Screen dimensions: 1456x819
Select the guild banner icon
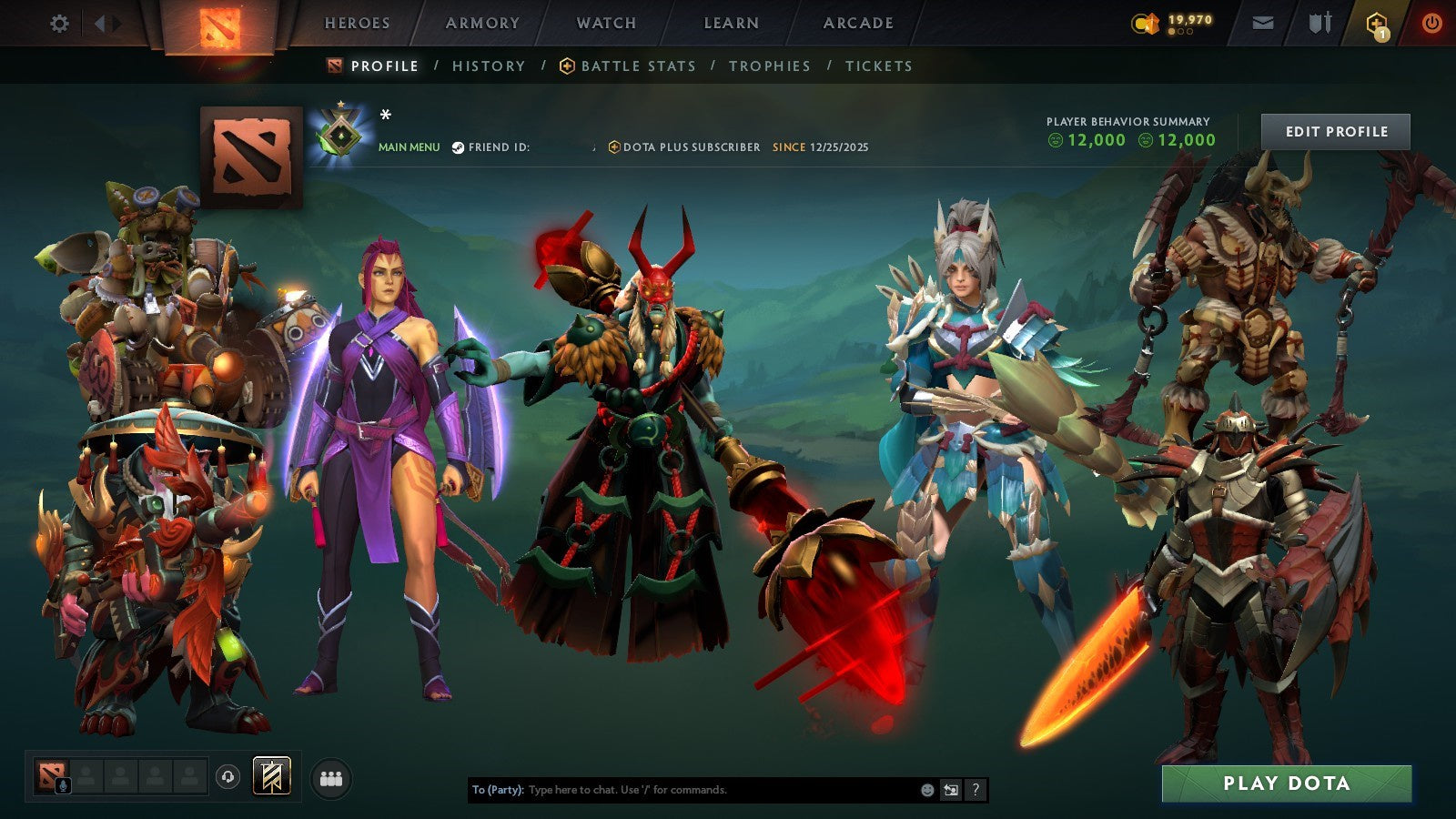[270, 776]
